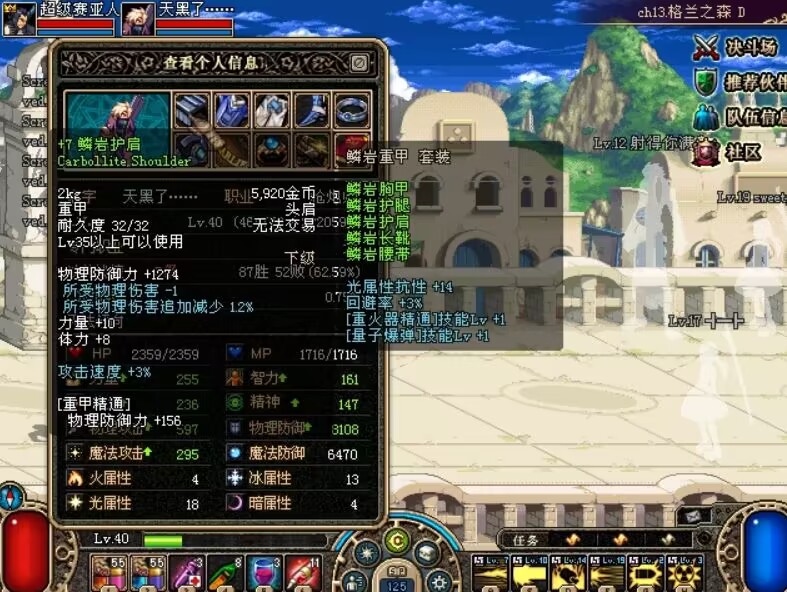Click the green C coin button
The height and width of the screenshot is (592, 787).
coord(397,541)
